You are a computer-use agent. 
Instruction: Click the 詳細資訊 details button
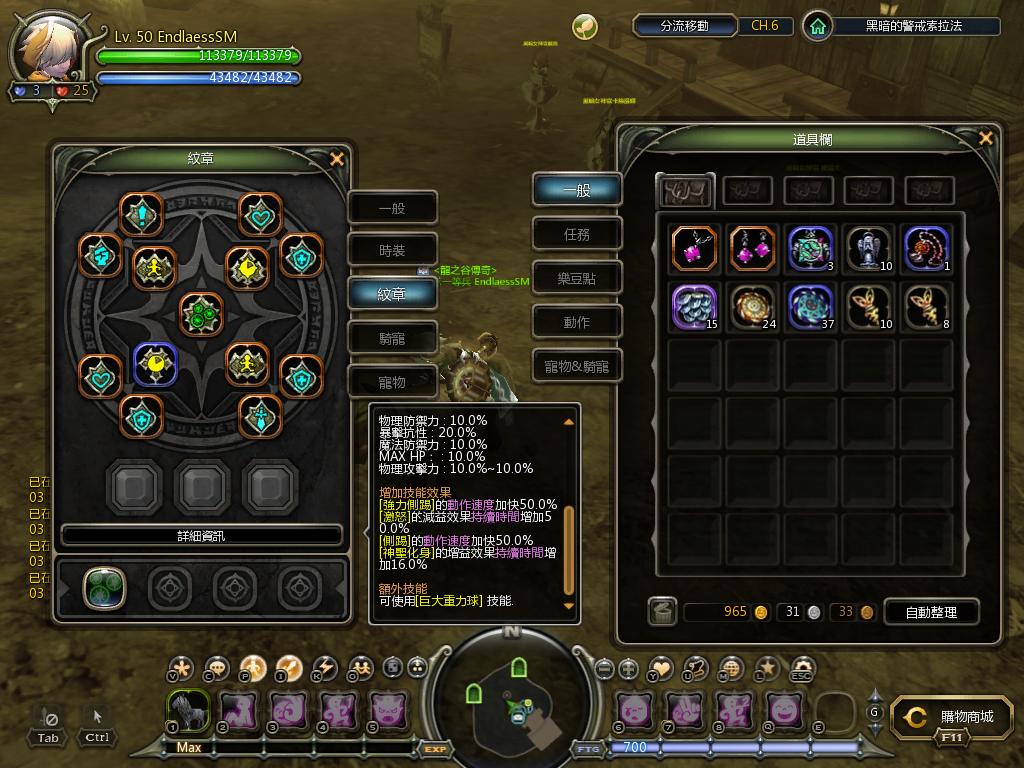click(201, 536)
